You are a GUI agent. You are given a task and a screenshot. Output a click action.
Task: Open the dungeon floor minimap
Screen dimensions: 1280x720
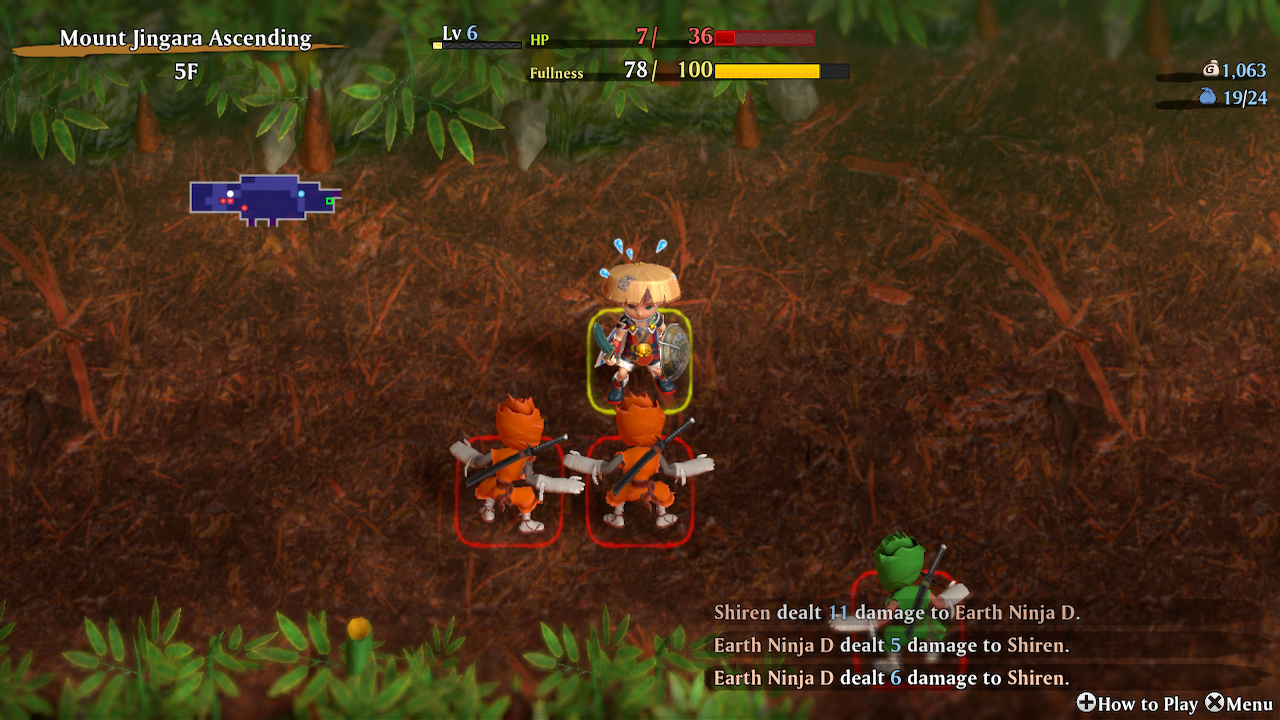264,199
